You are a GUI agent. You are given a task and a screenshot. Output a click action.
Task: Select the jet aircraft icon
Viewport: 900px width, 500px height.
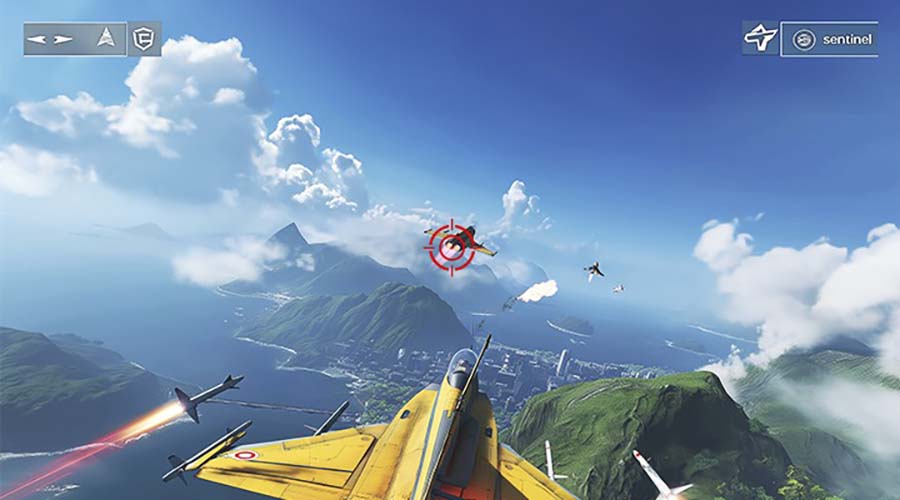760,39
